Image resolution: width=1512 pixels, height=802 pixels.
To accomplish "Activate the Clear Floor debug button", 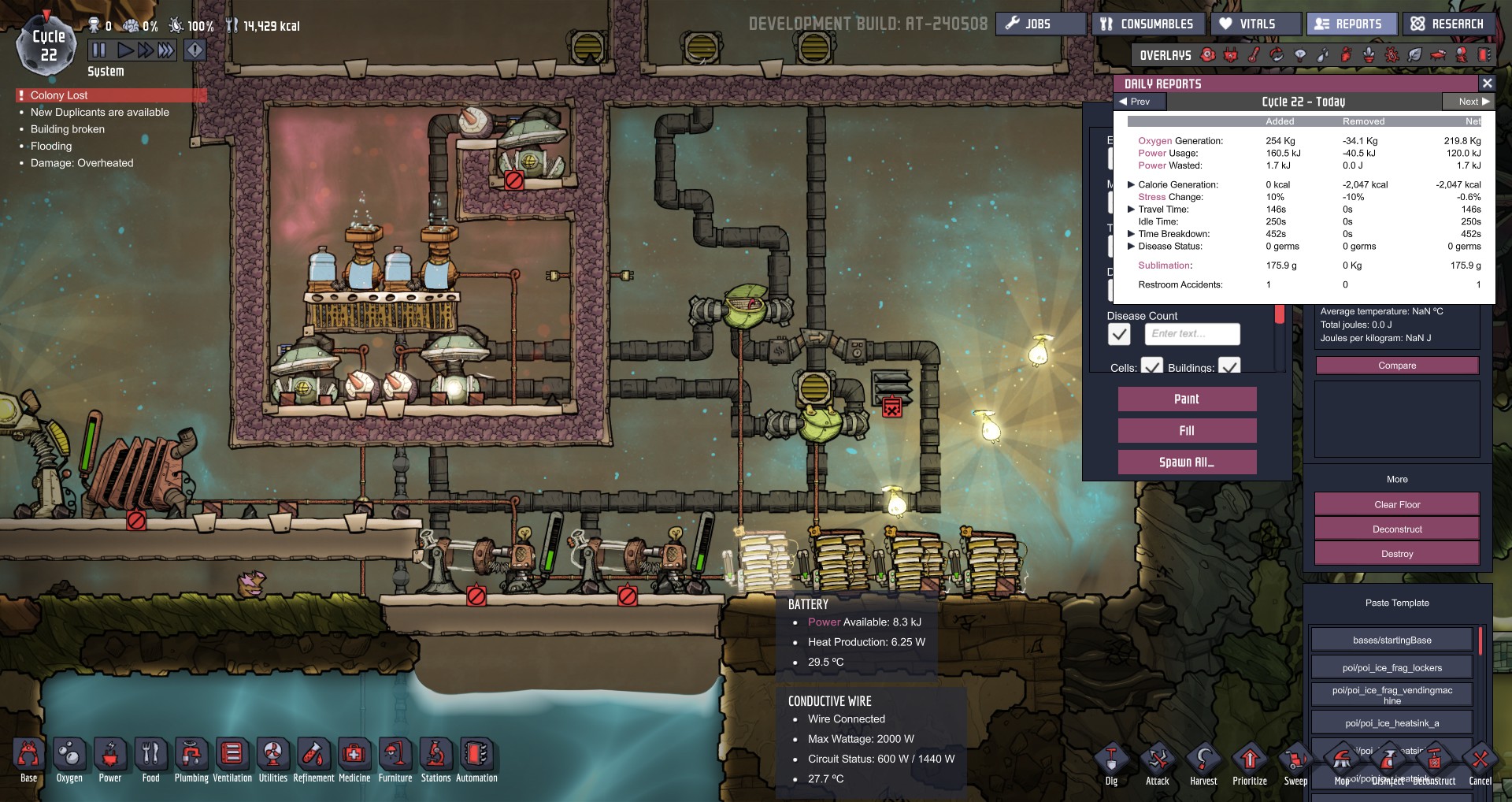I will pyautogui.click(x=1397, y=504).
